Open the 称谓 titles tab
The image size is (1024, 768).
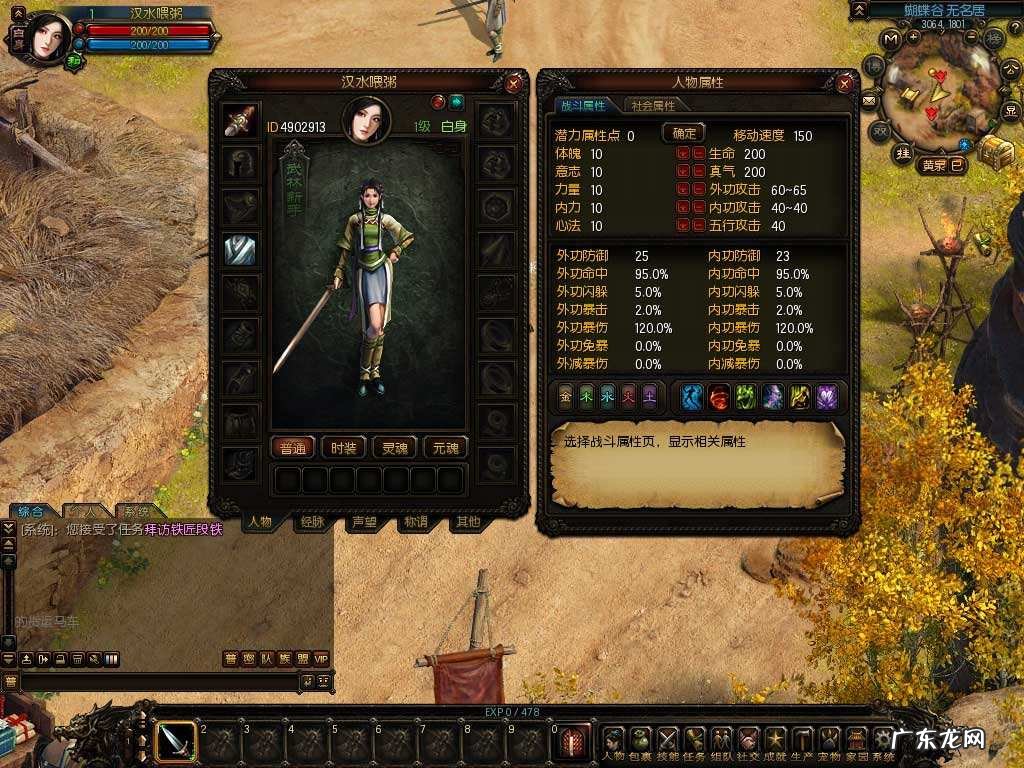pyautogui.click(x=416, y=521)
